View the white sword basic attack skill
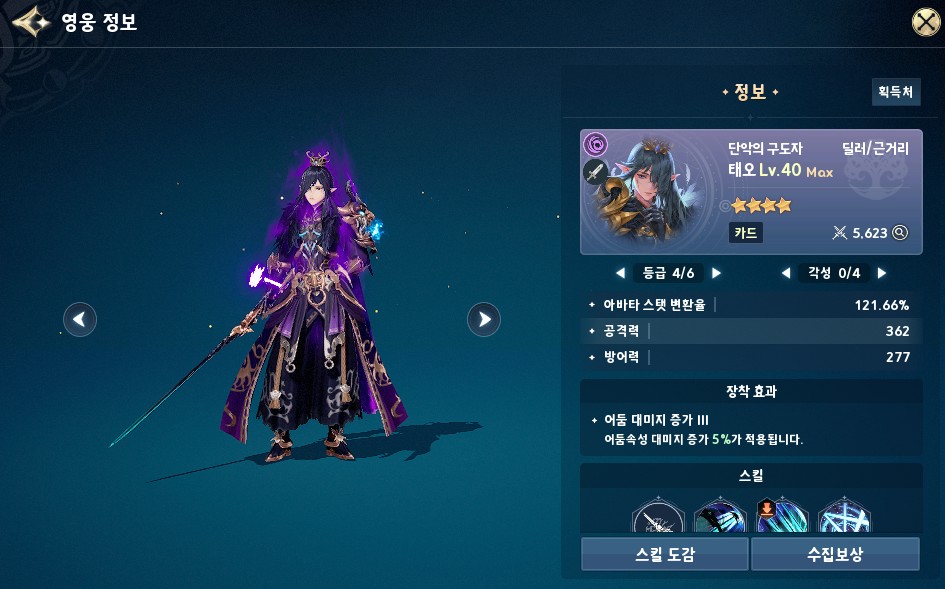The width and height of the screenshot is (945, 589). (x=657, y=518)
